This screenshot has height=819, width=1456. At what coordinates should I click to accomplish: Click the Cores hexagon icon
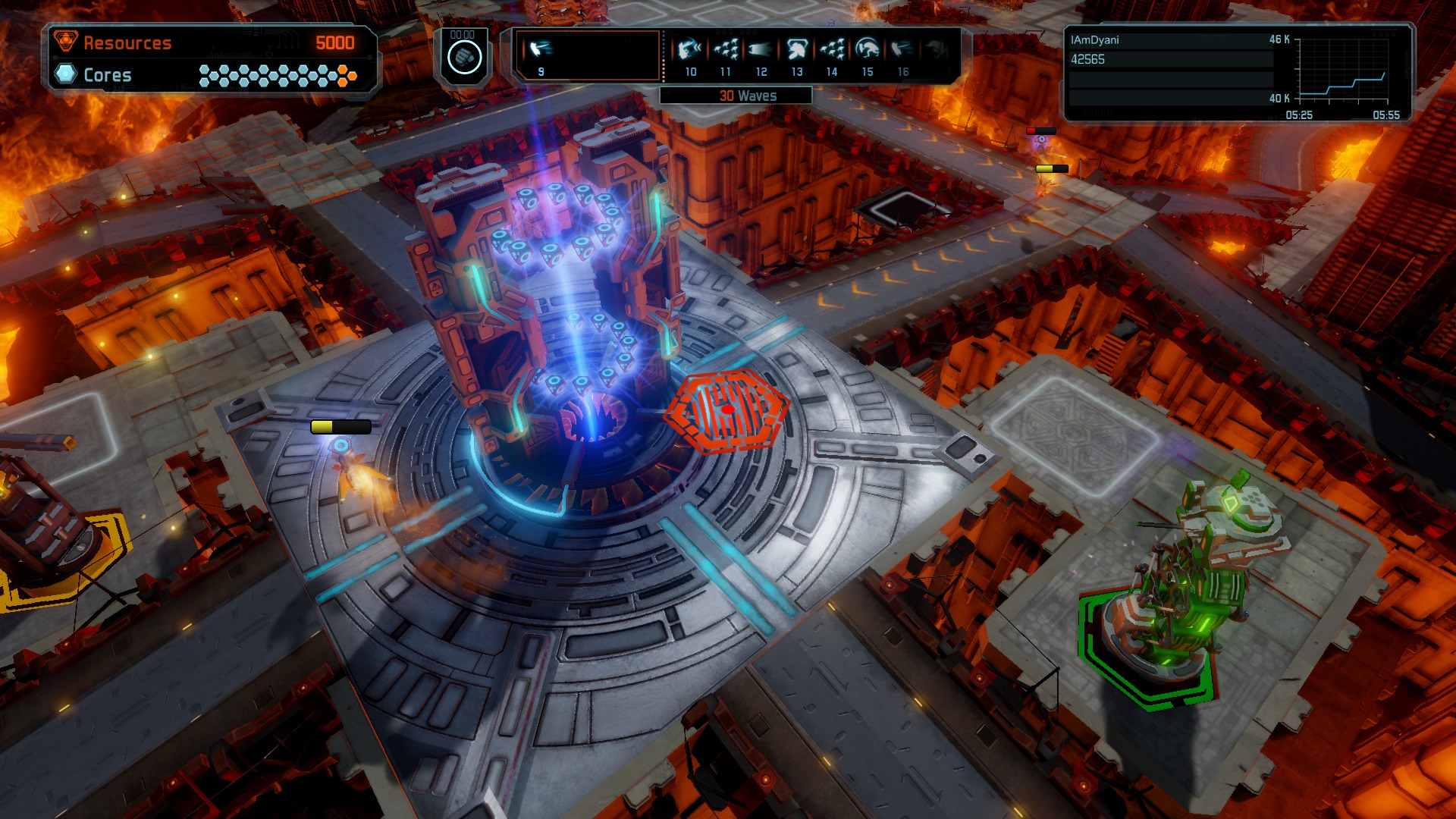[67, 74]
